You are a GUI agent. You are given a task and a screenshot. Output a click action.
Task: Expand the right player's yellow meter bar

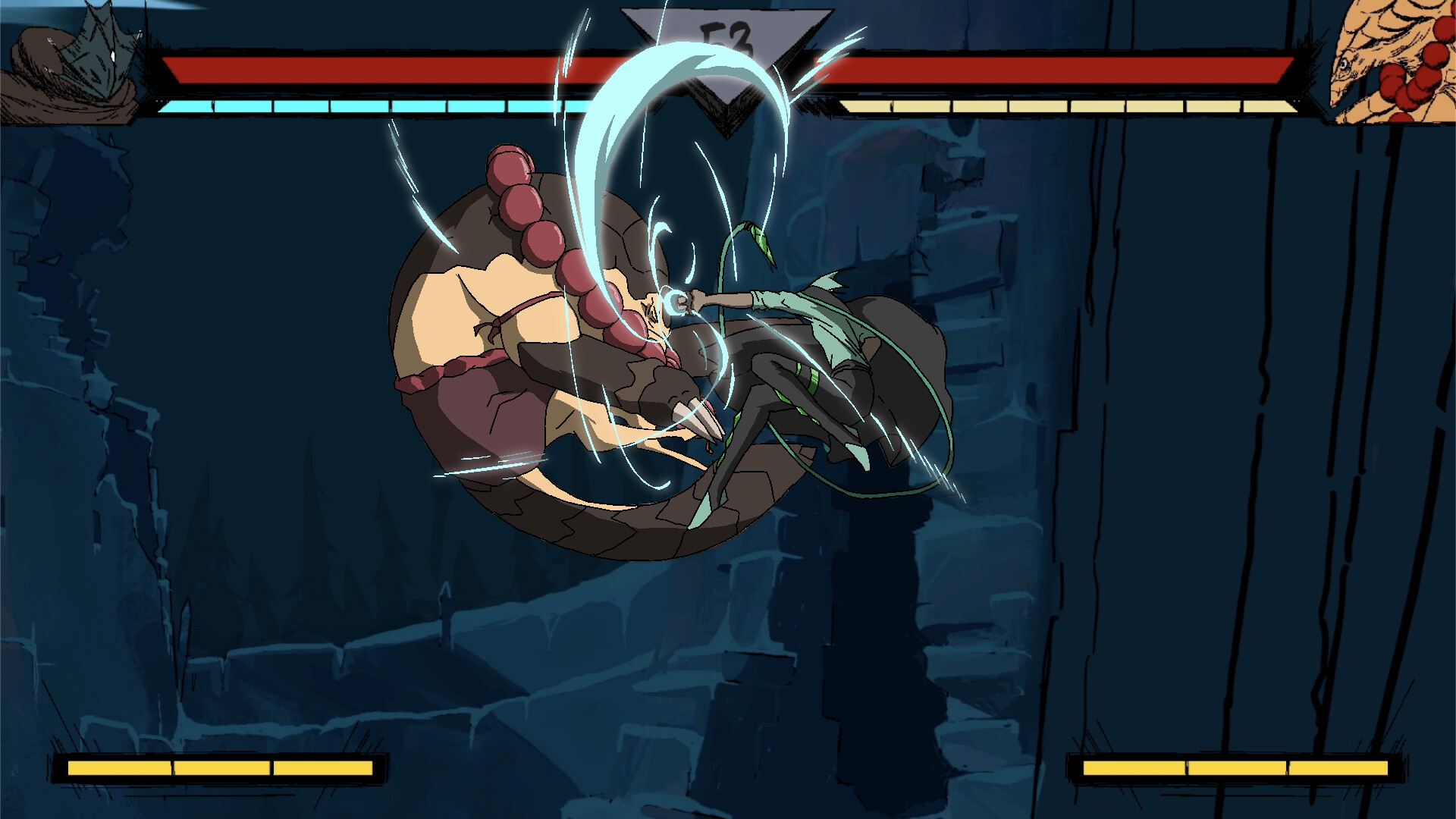point(1062,106)
